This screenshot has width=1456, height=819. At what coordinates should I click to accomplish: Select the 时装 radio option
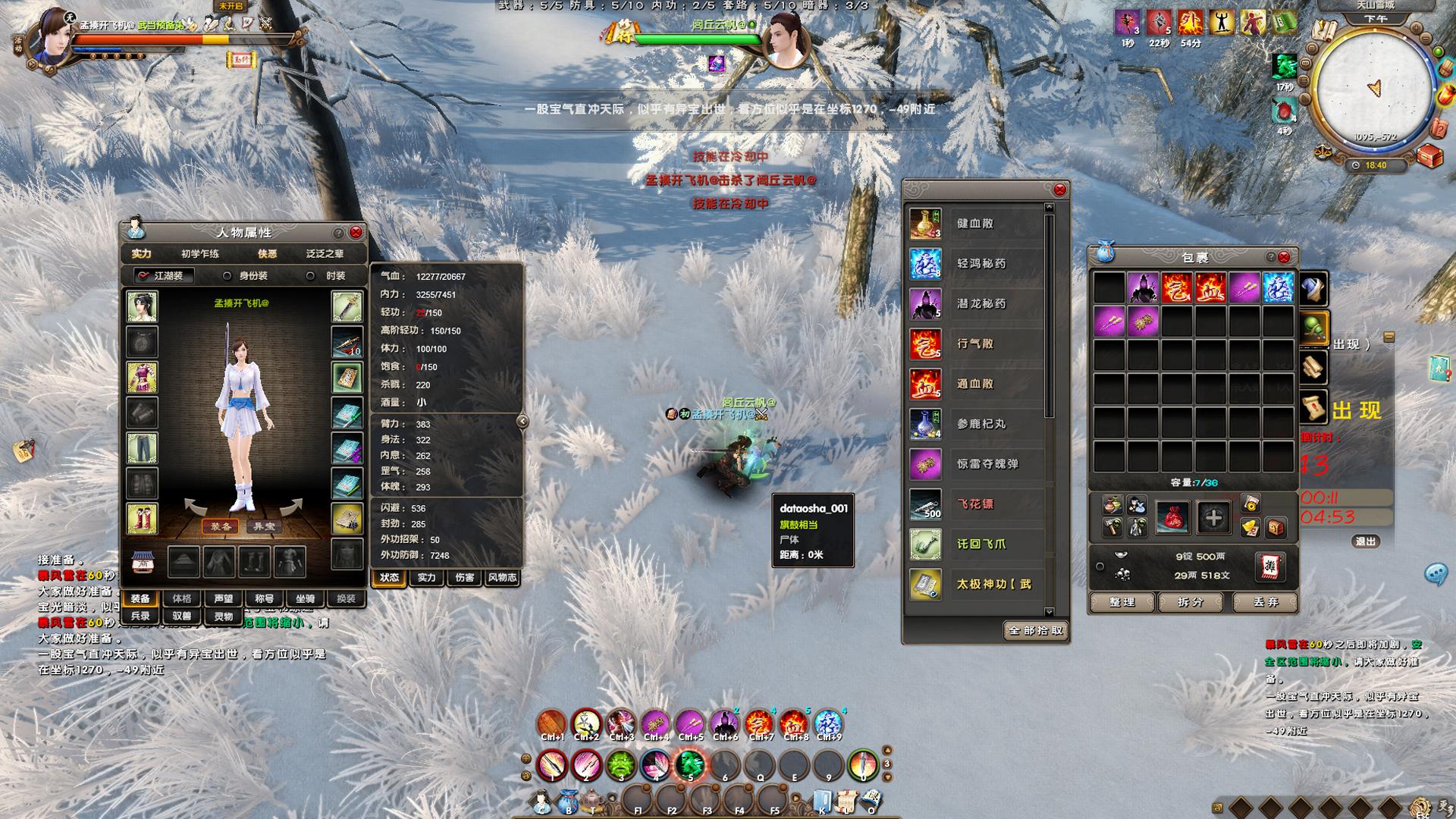click(x=310, y=276)
